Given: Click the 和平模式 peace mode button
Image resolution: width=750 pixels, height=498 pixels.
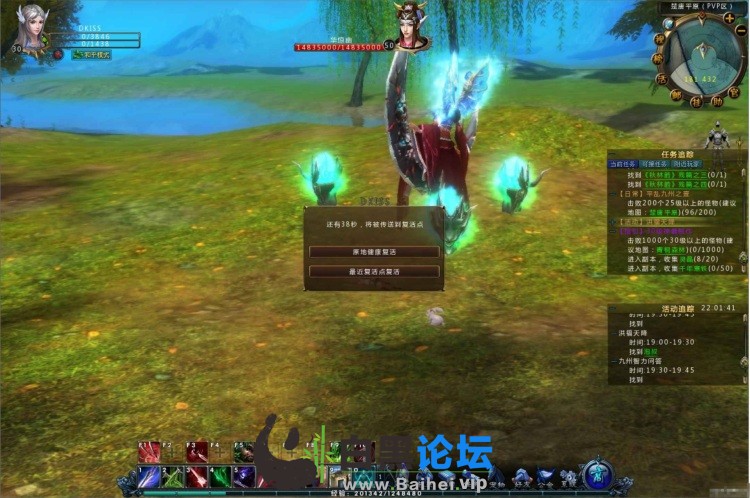Looking at the screenshot, I should [92, 54].
